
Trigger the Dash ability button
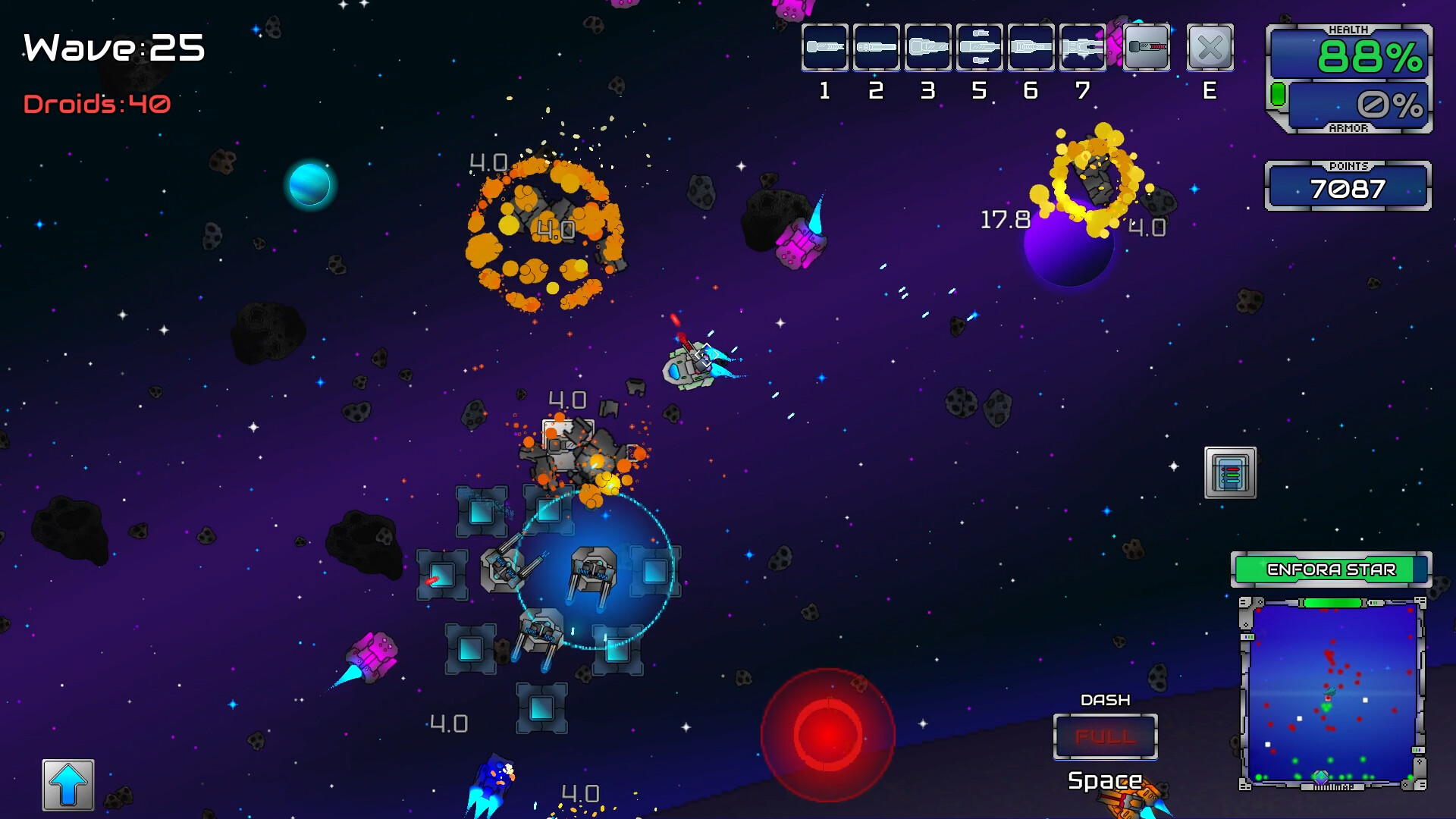tap(1105, 736)
